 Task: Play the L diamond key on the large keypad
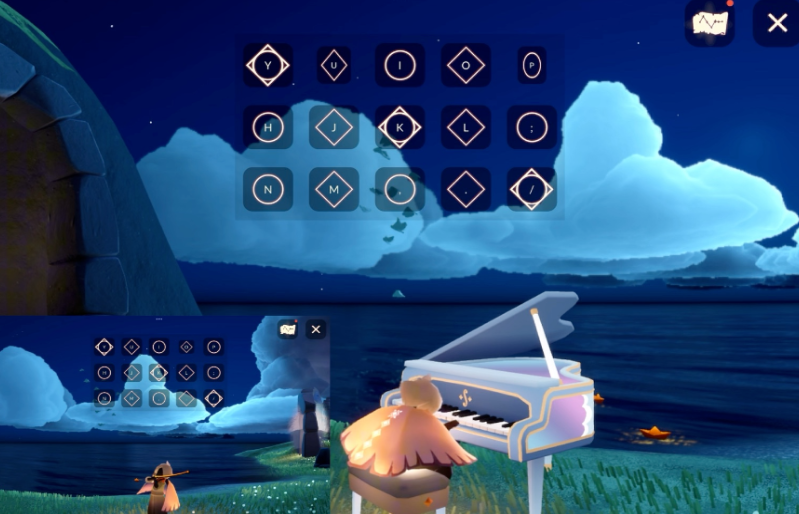(x=466, y=127)
